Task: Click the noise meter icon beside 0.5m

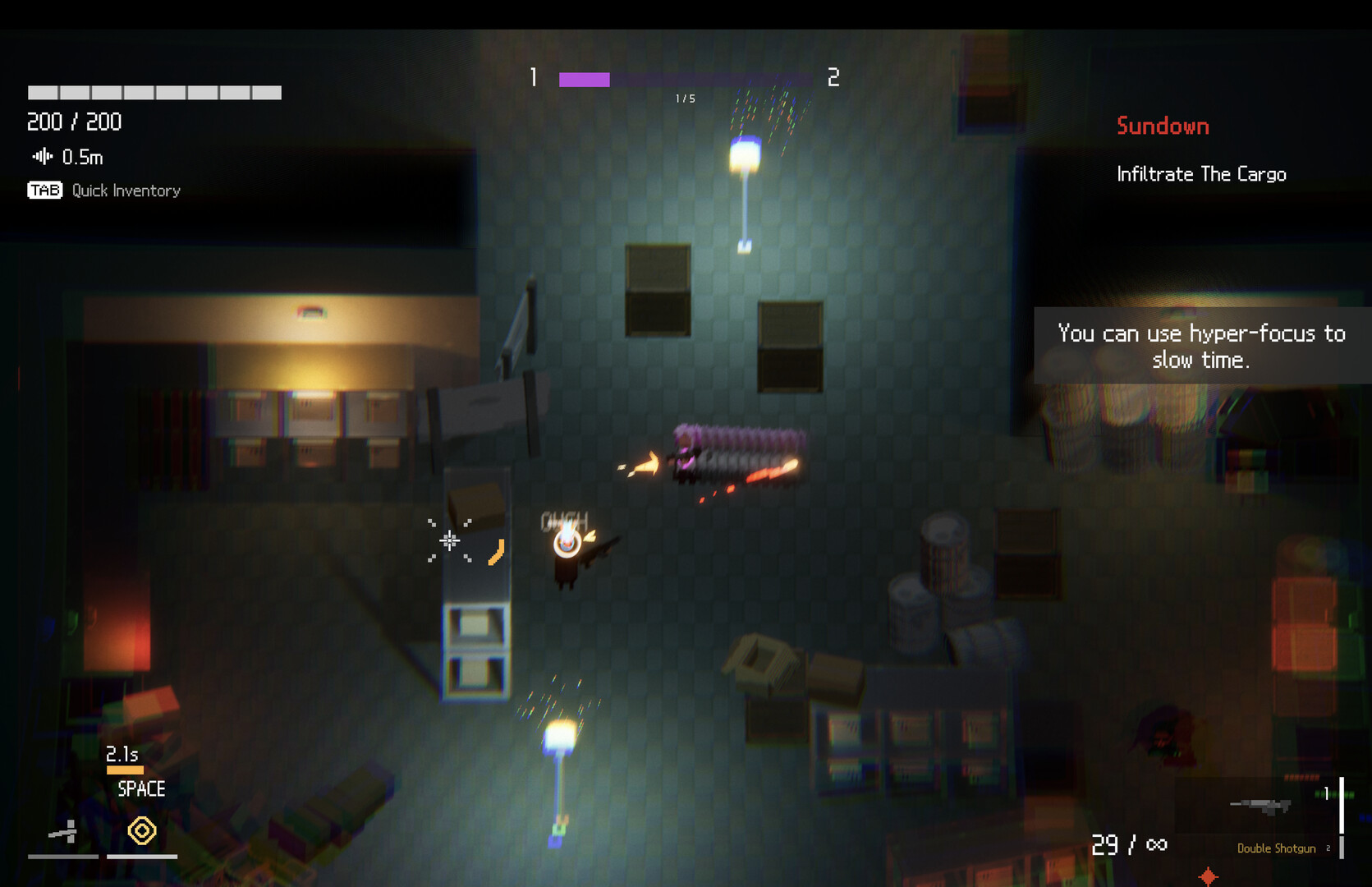Action: 41,156
